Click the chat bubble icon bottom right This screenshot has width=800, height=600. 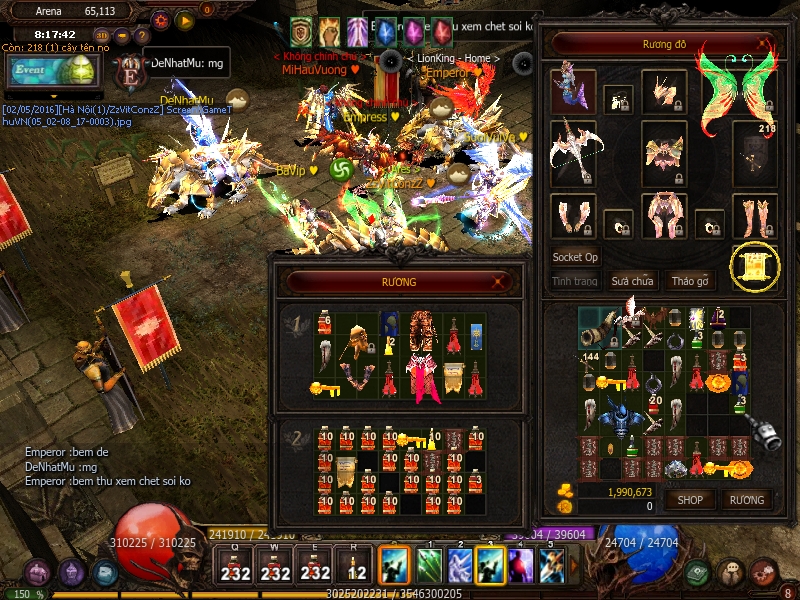point(732,572)
